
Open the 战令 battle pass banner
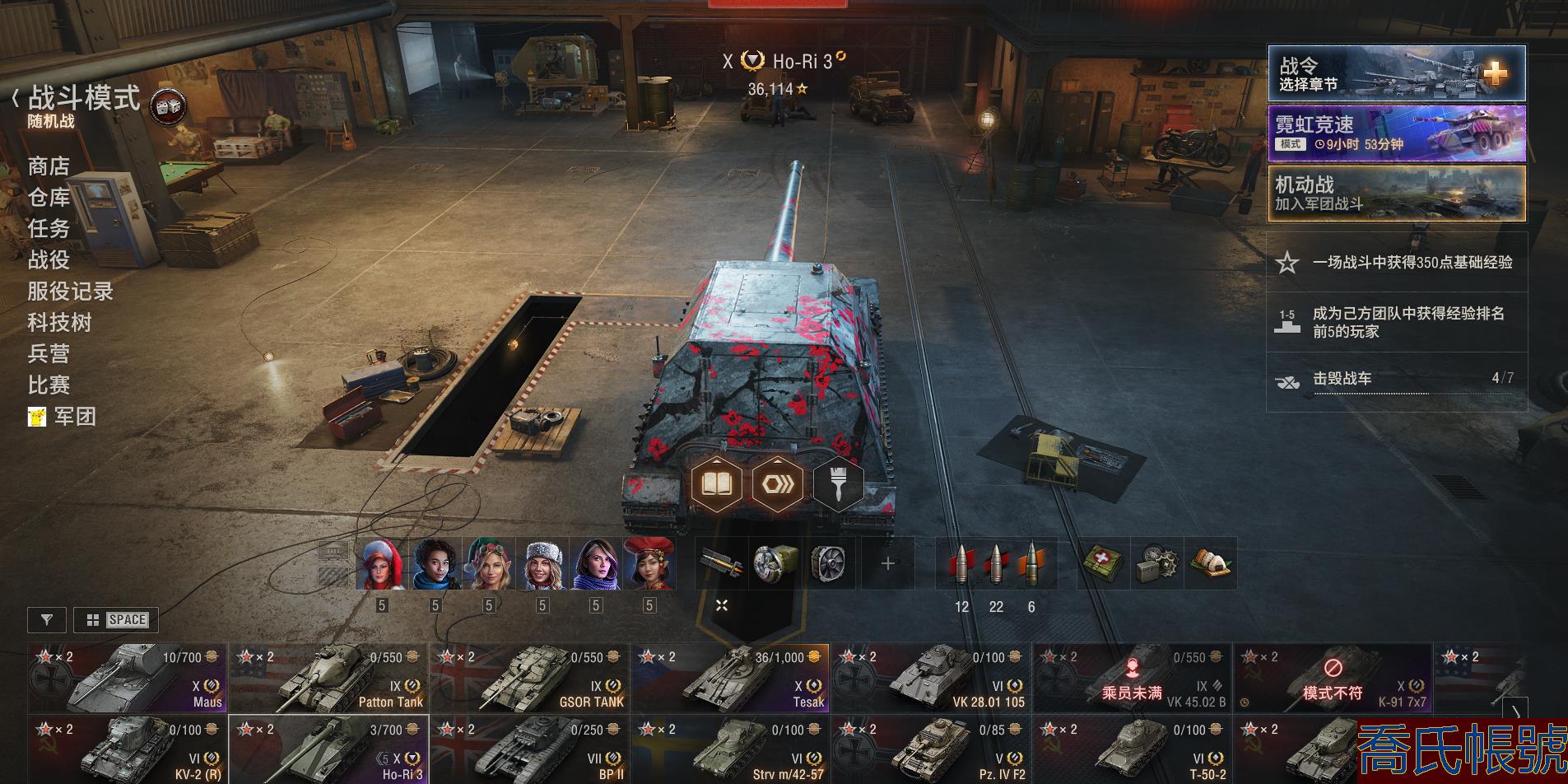tap(1396, 74)
